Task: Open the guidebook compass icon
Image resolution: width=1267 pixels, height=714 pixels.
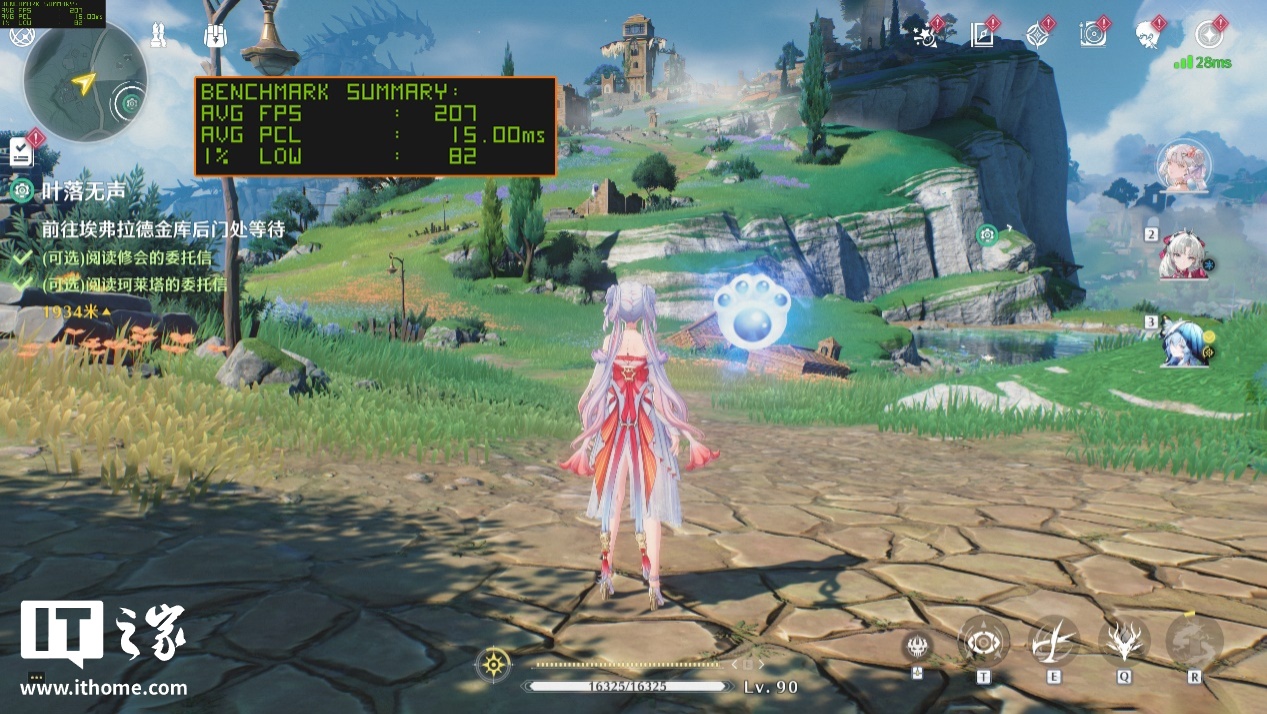Action: pos(982,36)
